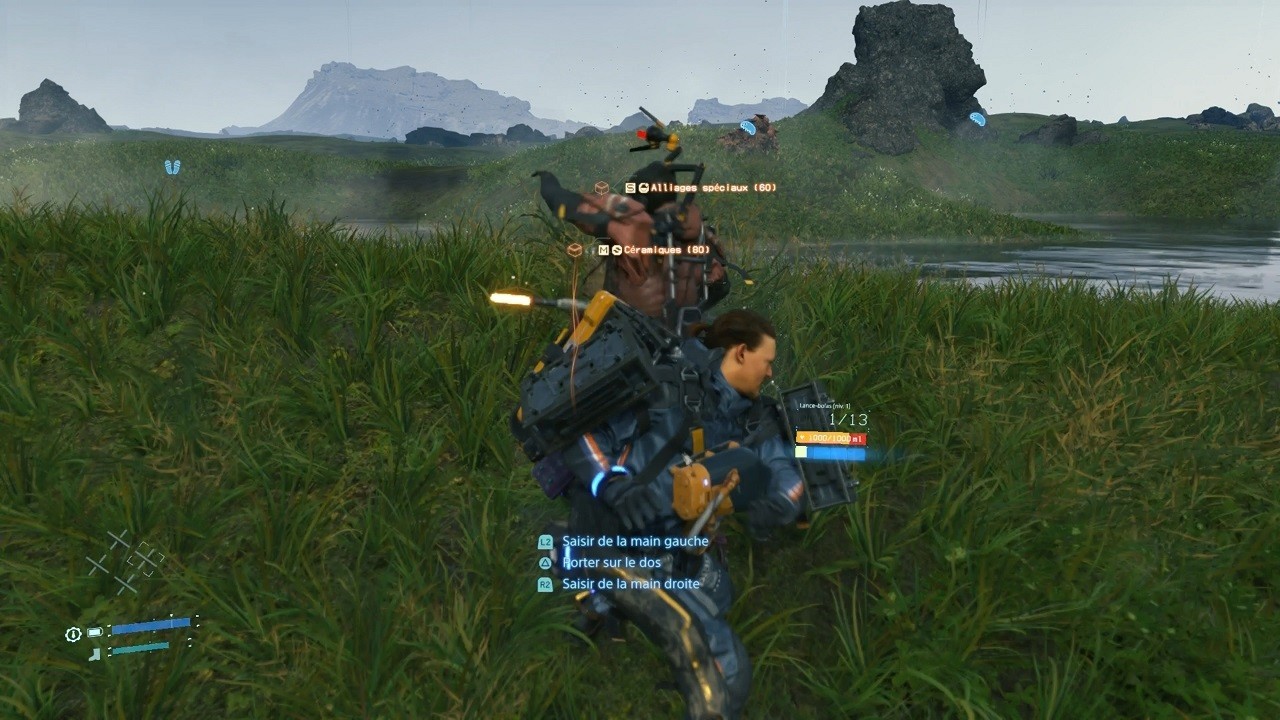Select the round material icon before Céramiques

click(619, 249)
